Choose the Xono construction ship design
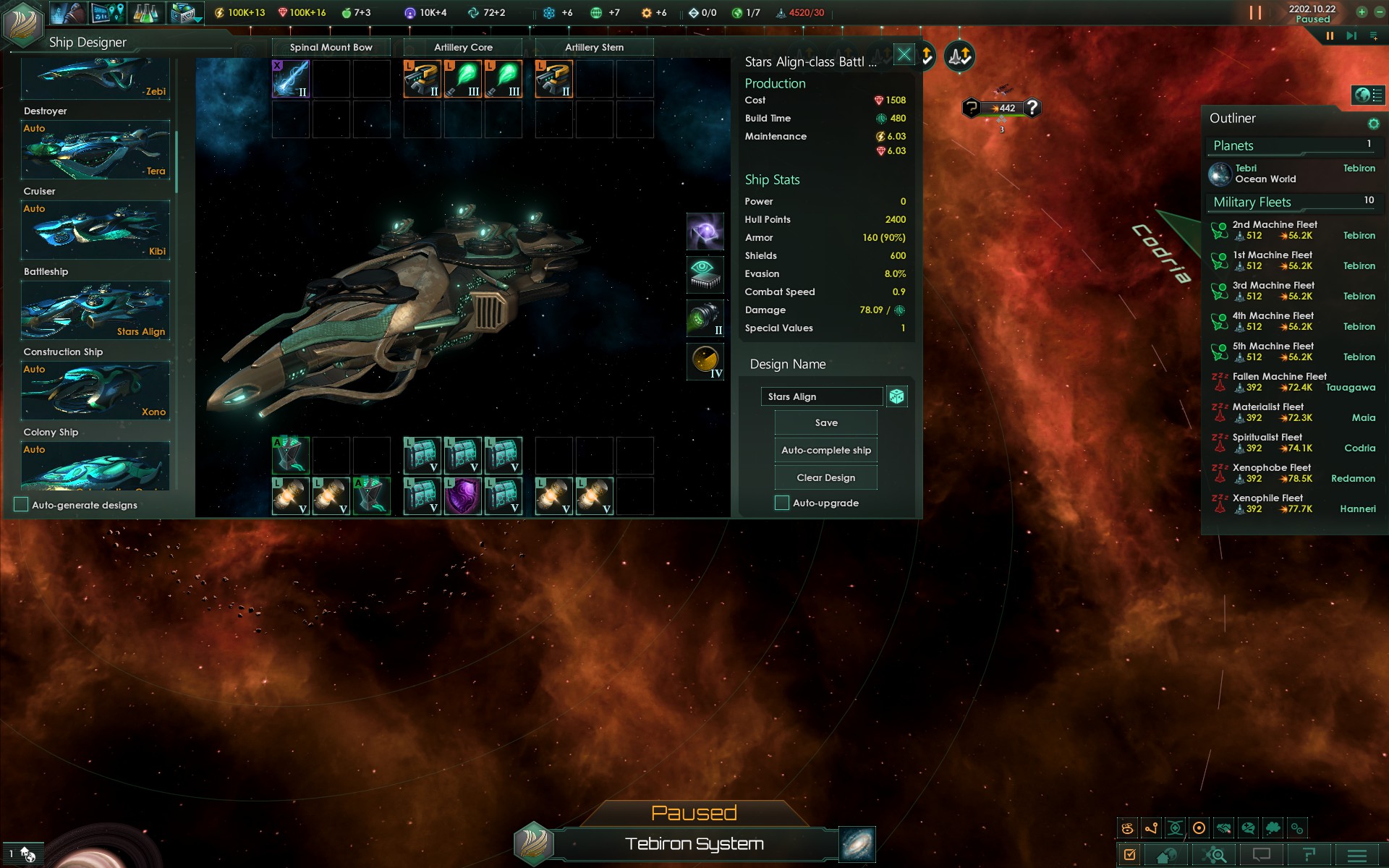This screenshot has height=868, width=1389. point(95,391)
